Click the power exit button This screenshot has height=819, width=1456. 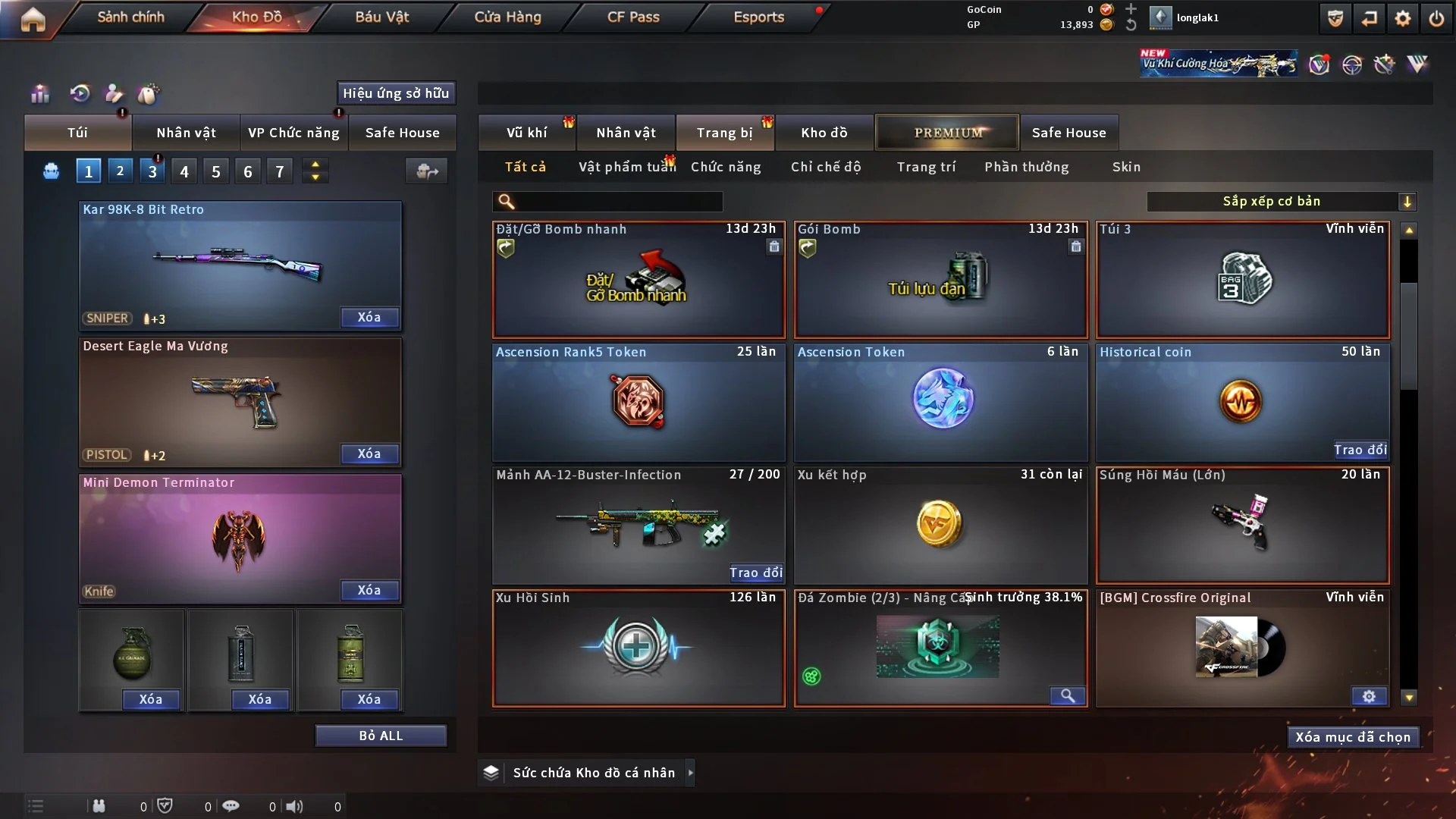point(1436,18)
